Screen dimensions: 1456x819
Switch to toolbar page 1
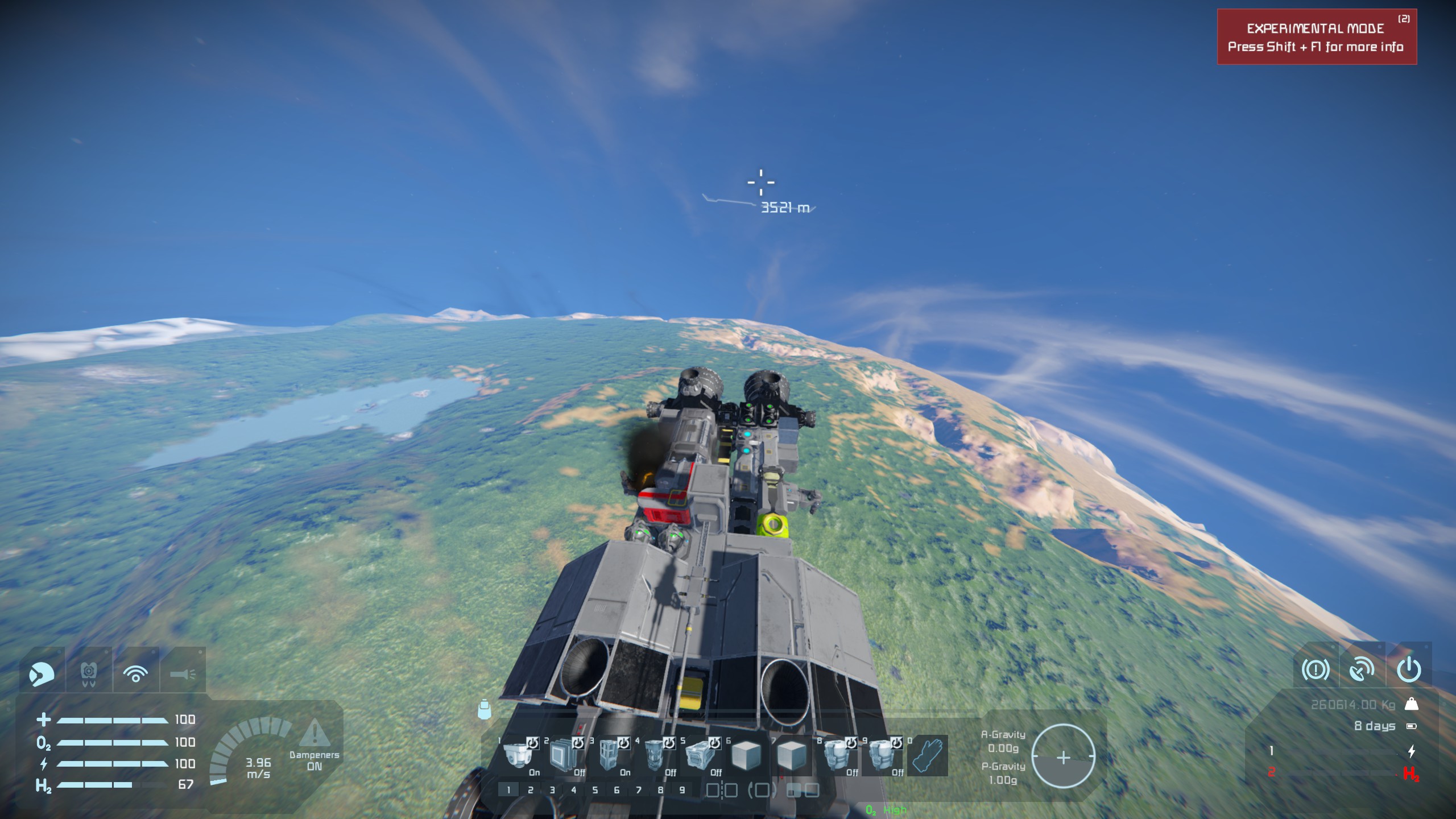(x=508, y=789)
